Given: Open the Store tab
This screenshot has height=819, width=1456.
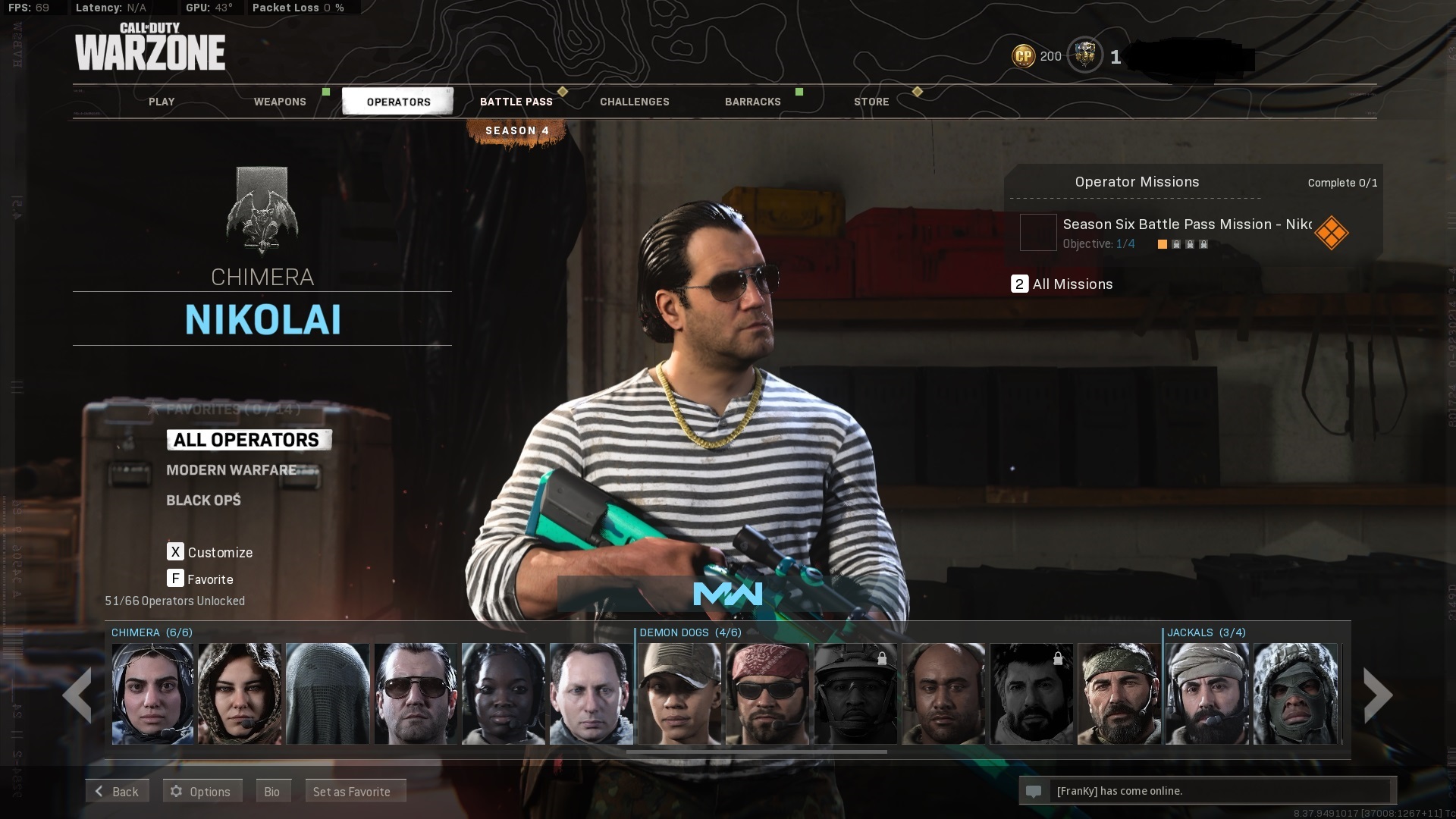Looking at the screenshot, I should [871, 102].
